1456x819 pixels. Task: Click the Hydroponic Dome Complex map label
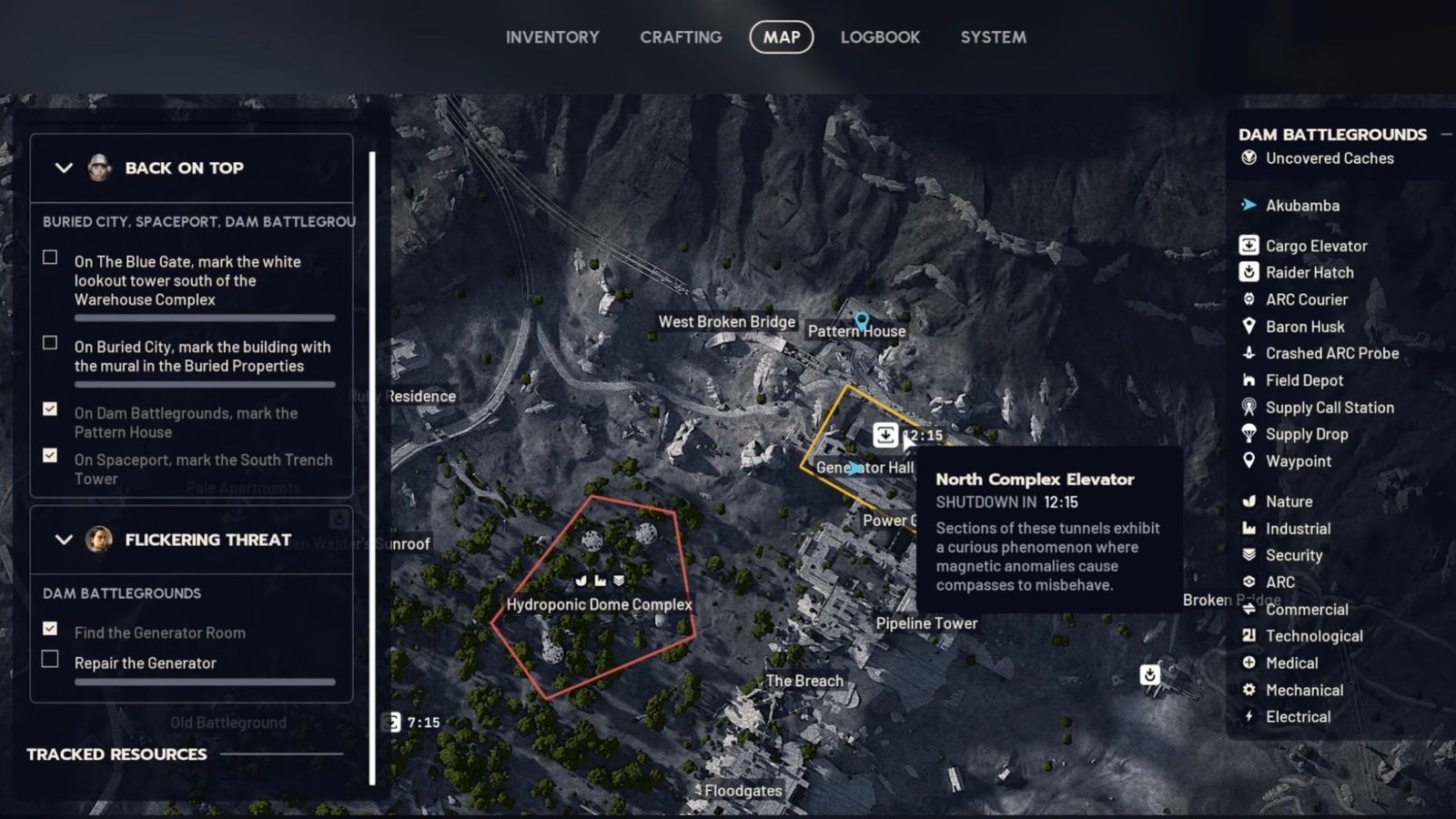click(599, 604)
